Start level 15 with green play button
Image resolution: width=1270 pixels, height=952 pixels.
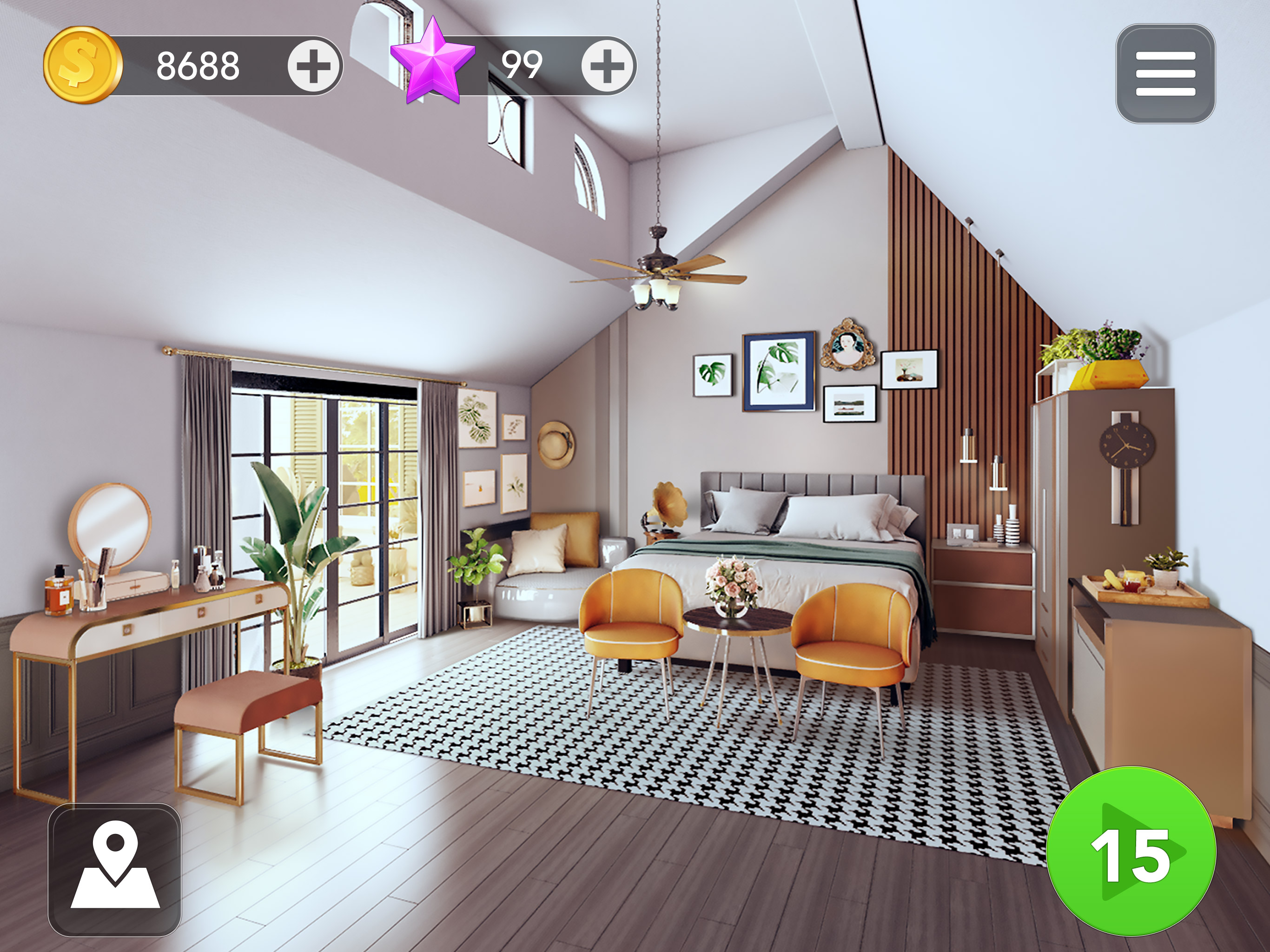click(1131, 851)
